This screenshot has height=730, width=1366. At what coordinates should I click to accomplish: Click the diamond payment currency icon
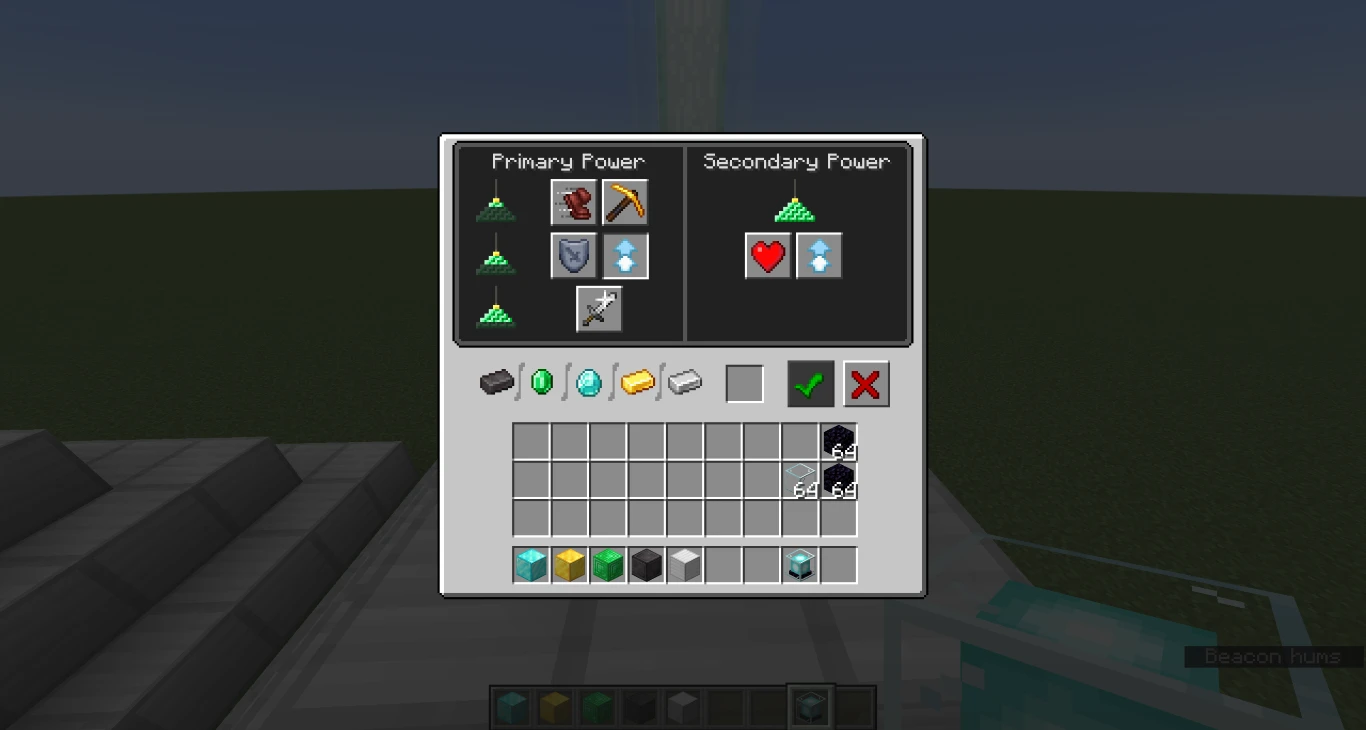(x=588, y=383)
